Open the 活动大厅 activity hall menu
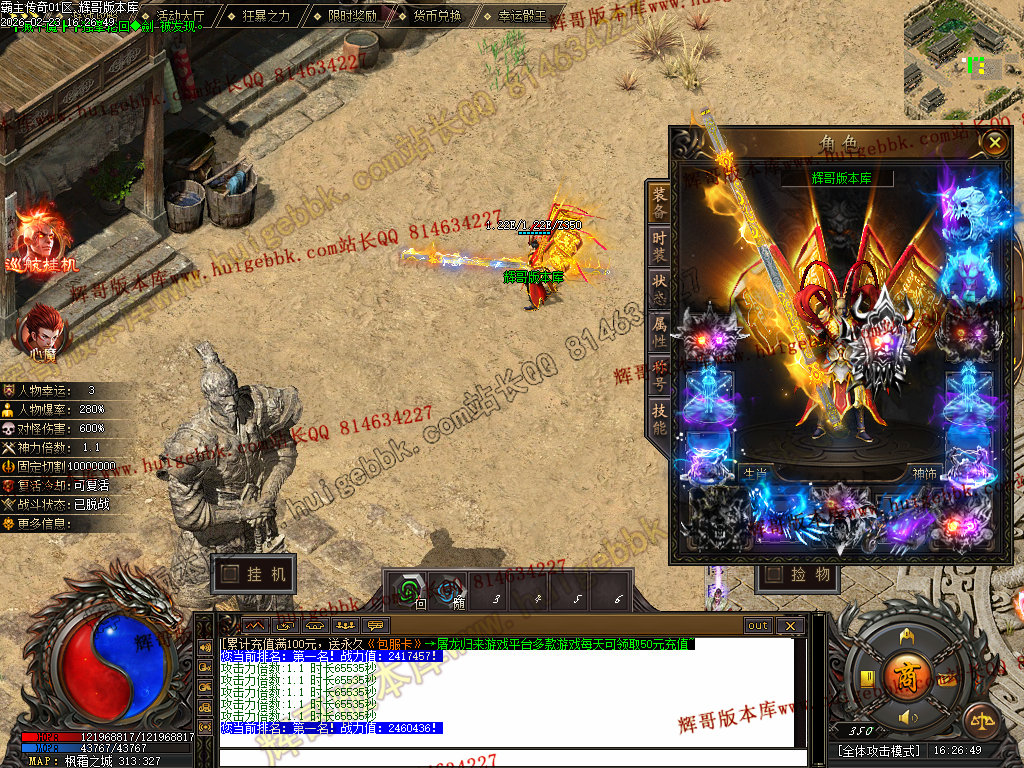1024x768 pixels. pyautogui.click(x=180, y=16)
